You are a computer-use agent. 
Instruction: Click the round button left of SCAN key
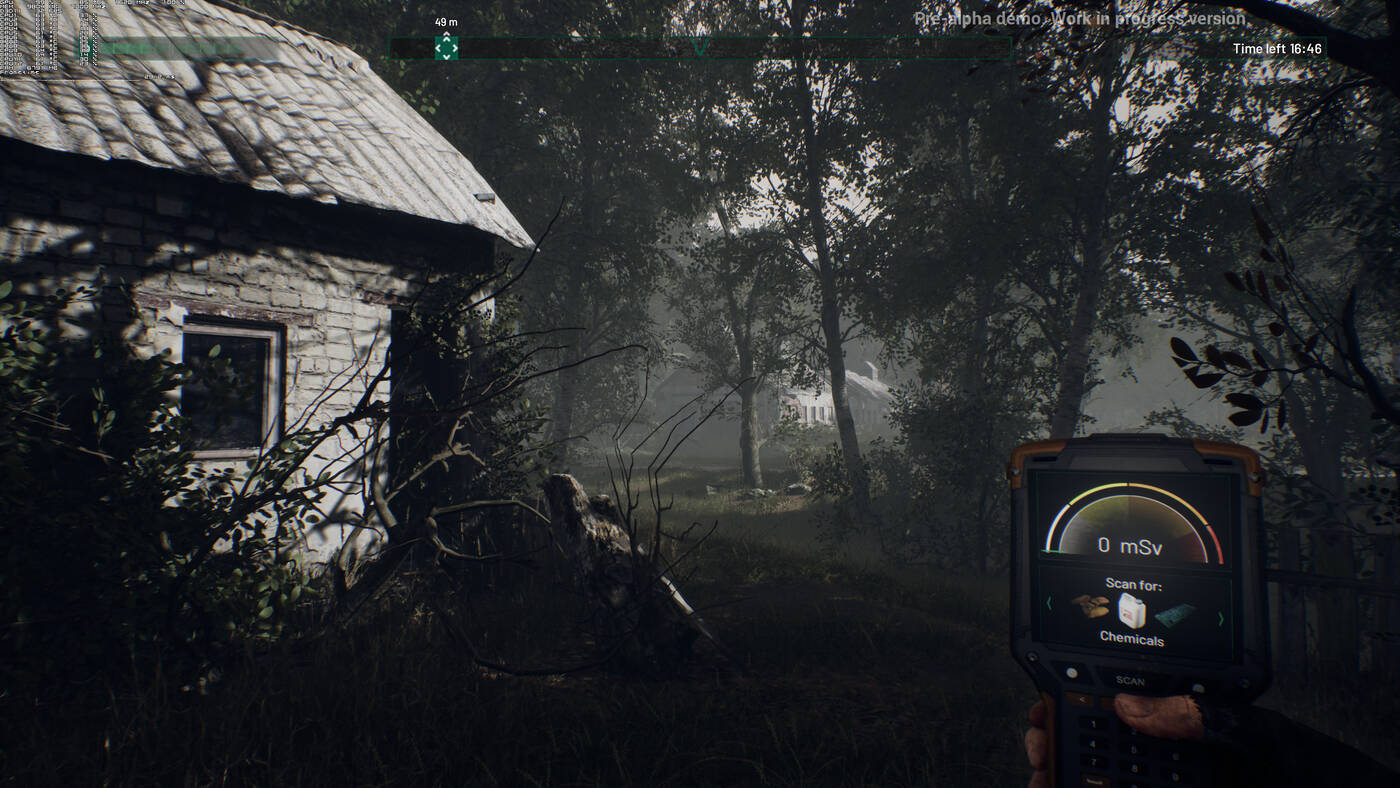(1070, 672)
